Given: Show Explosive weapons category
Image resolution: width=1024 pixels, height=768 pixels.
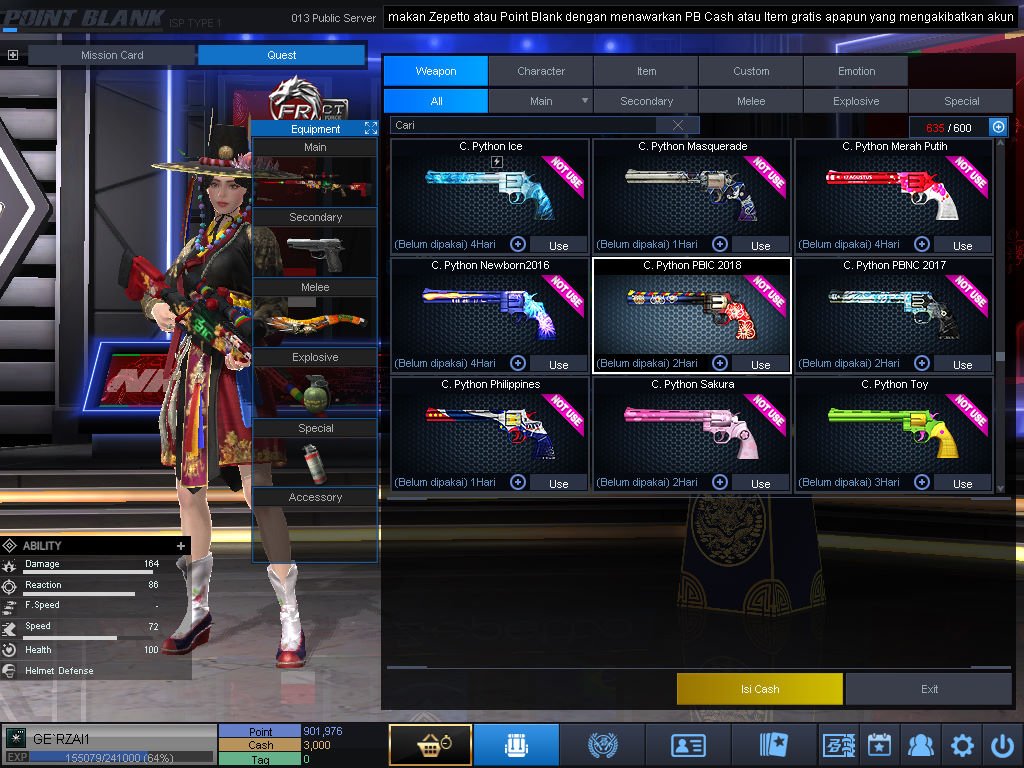Looking at the screenshot, I should [x=856, y=101].
